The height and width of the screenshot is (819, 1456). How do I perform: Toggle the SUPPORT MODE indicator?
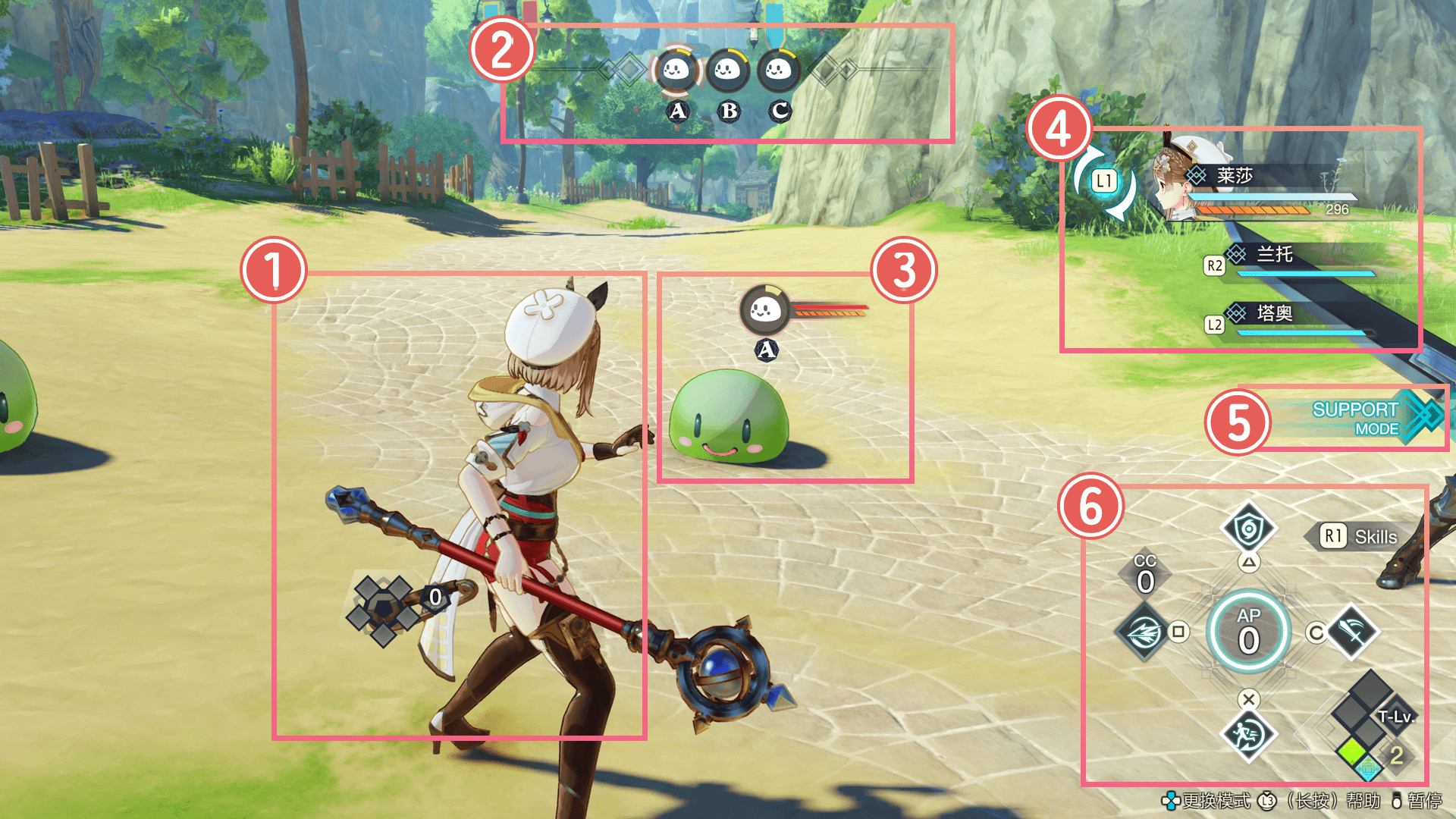tap(1357, 419)
